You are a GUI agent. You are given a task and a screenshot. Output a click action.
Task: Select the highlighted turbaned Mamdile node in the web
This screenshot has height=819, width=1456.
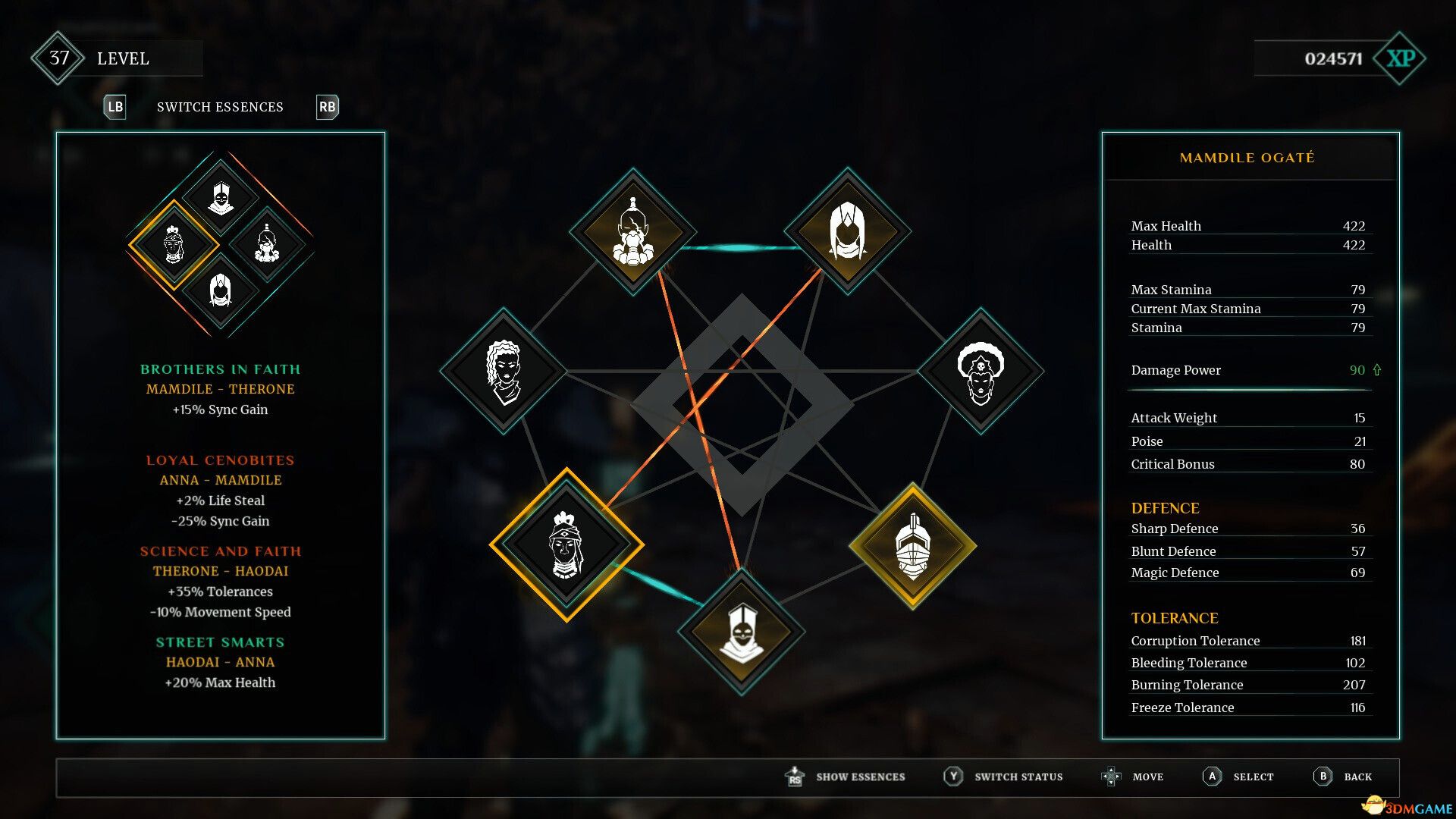(566, 544)
